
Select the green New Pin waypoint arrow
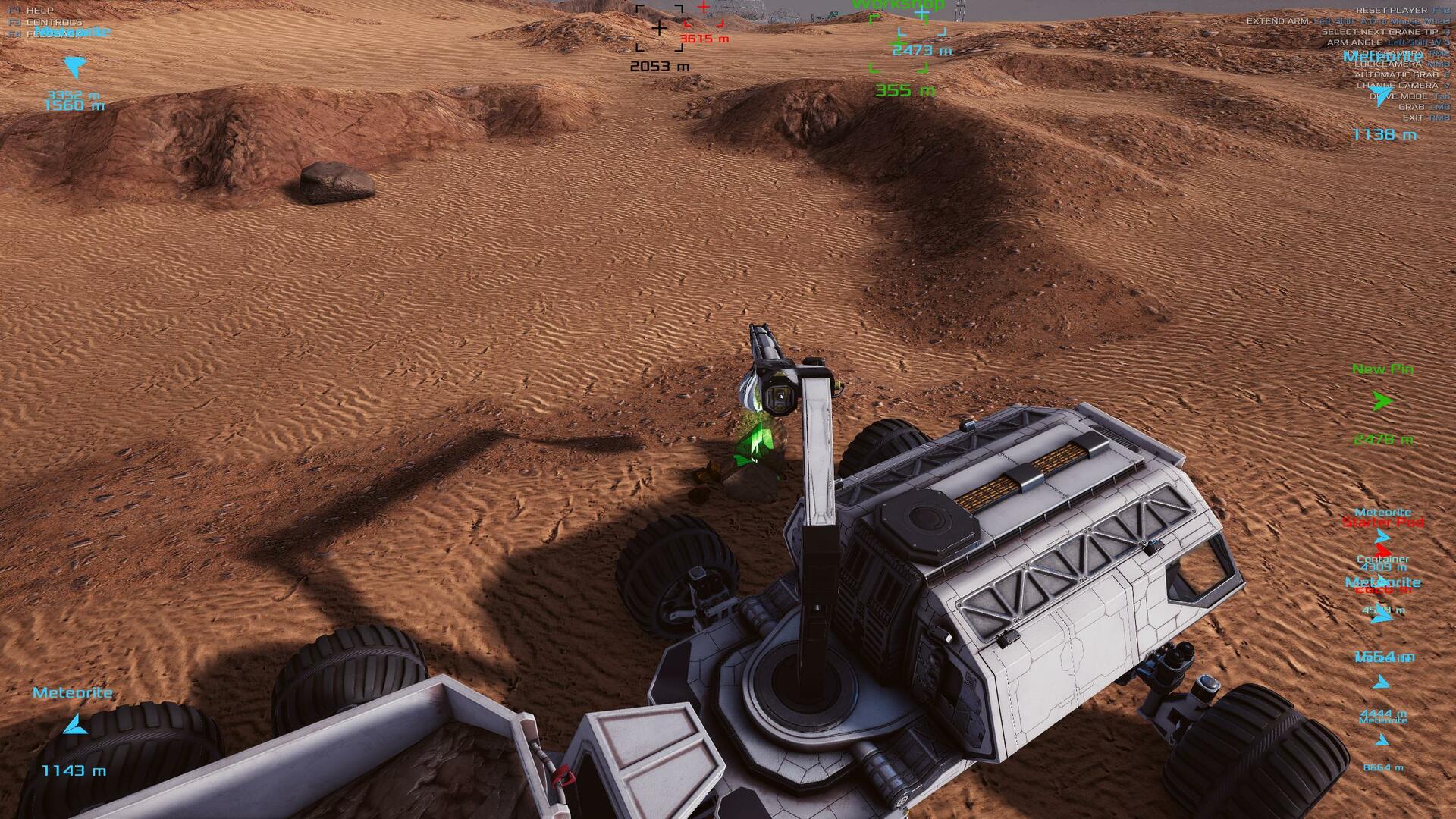pos(1382,401)
